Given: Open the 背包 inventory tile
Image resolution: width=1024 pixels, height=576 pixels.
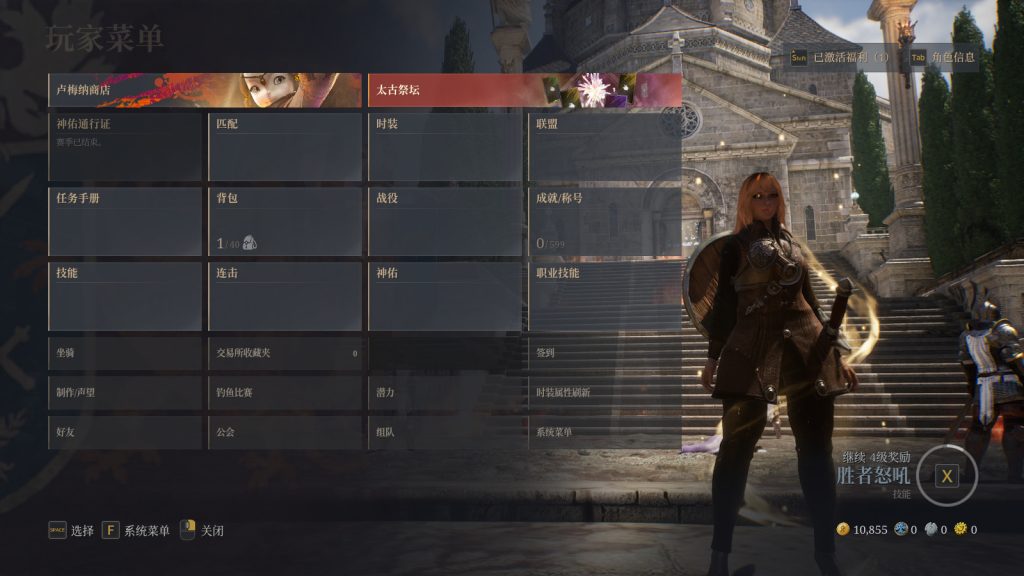Looking at the screenshot, I should pyautogui.click(x=285, y=220).
